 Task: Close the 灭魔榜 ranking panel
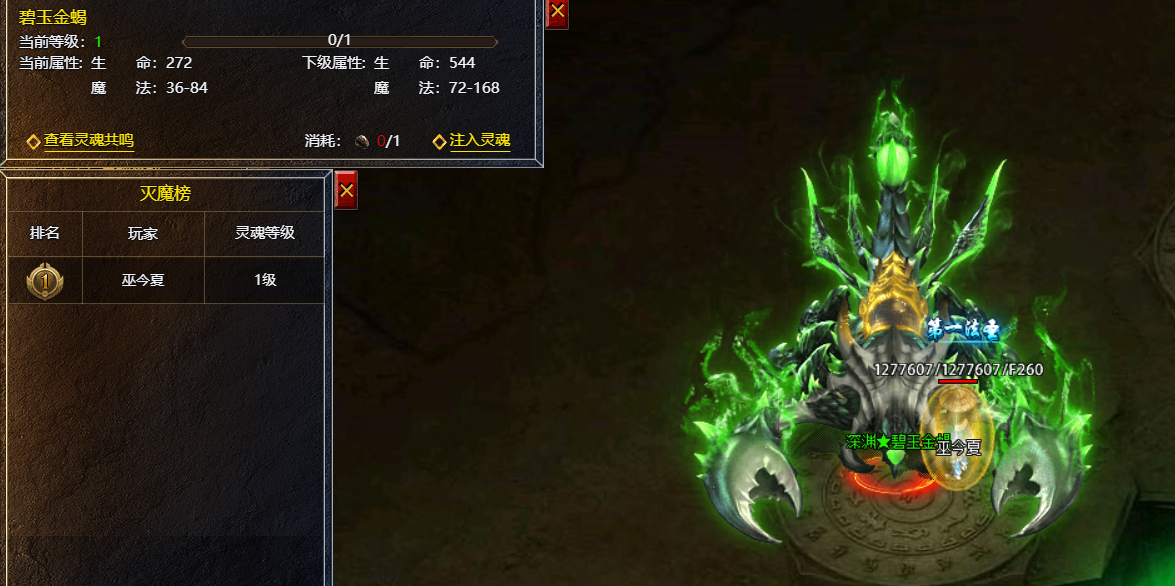pyautogui.click(x=346, y=189)
